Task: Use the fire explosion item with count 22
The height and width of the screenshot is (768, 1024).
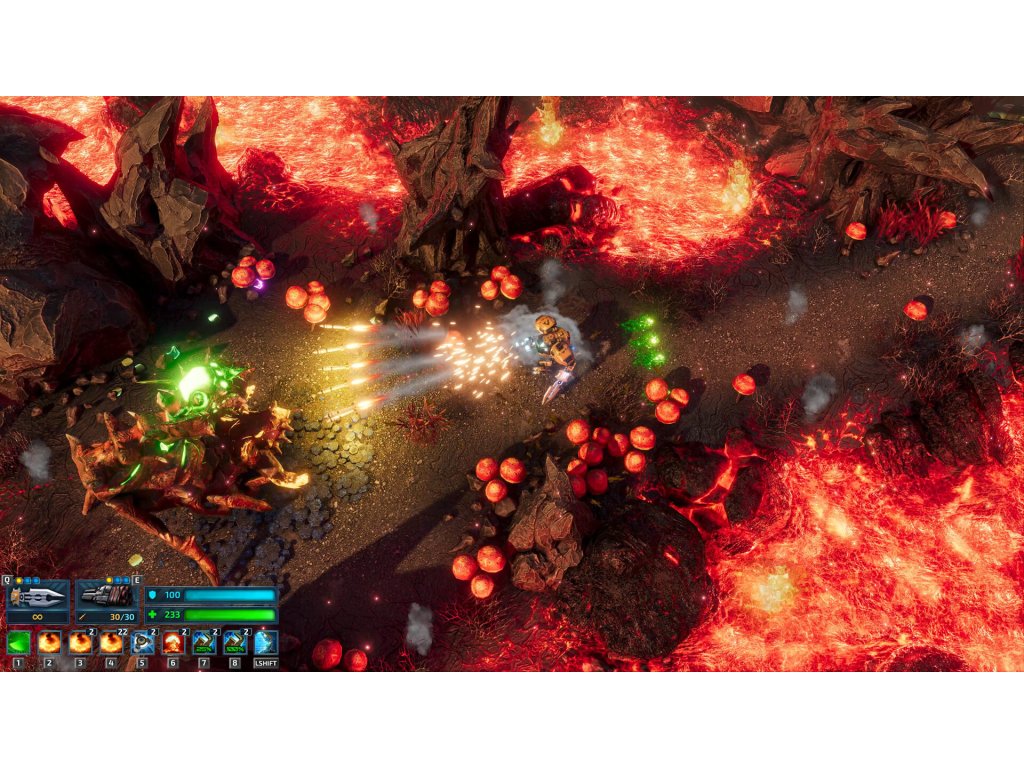Action: [x=110, y=642]
